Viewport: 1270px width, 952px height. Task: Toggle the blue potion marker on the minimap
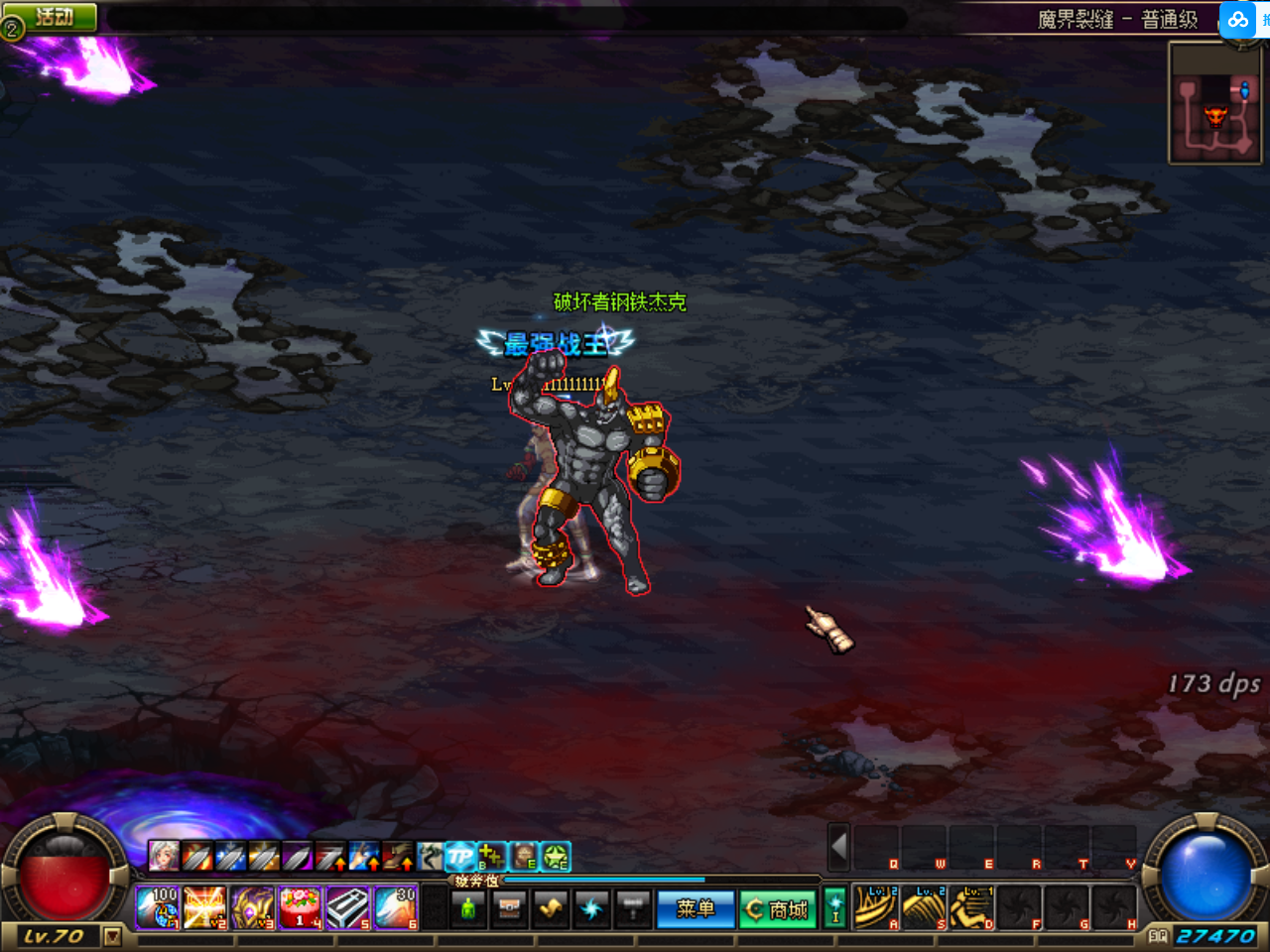(1244, 88)
